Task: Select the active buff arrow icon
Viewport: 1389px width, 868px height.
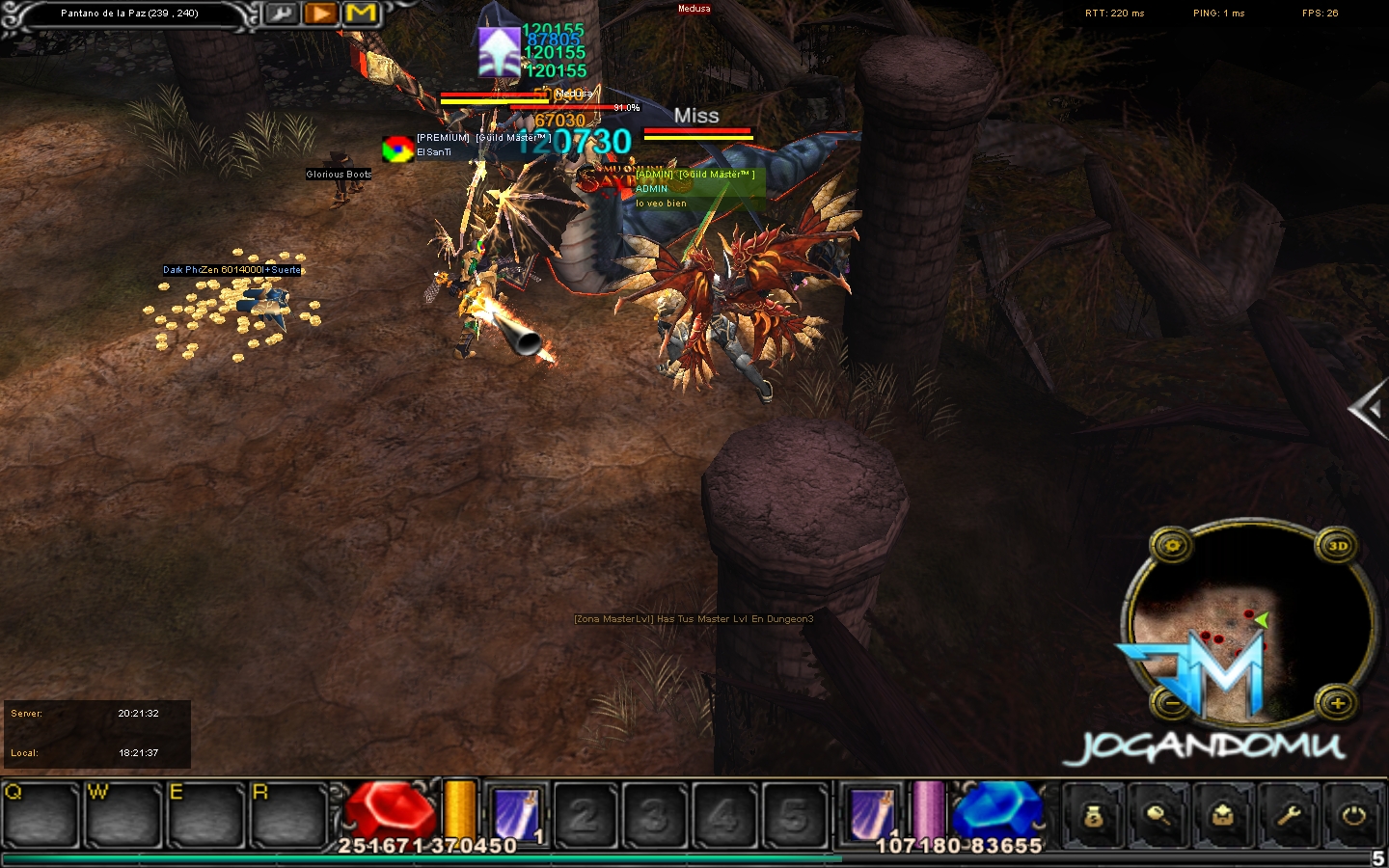Action: tap(499, 52)
